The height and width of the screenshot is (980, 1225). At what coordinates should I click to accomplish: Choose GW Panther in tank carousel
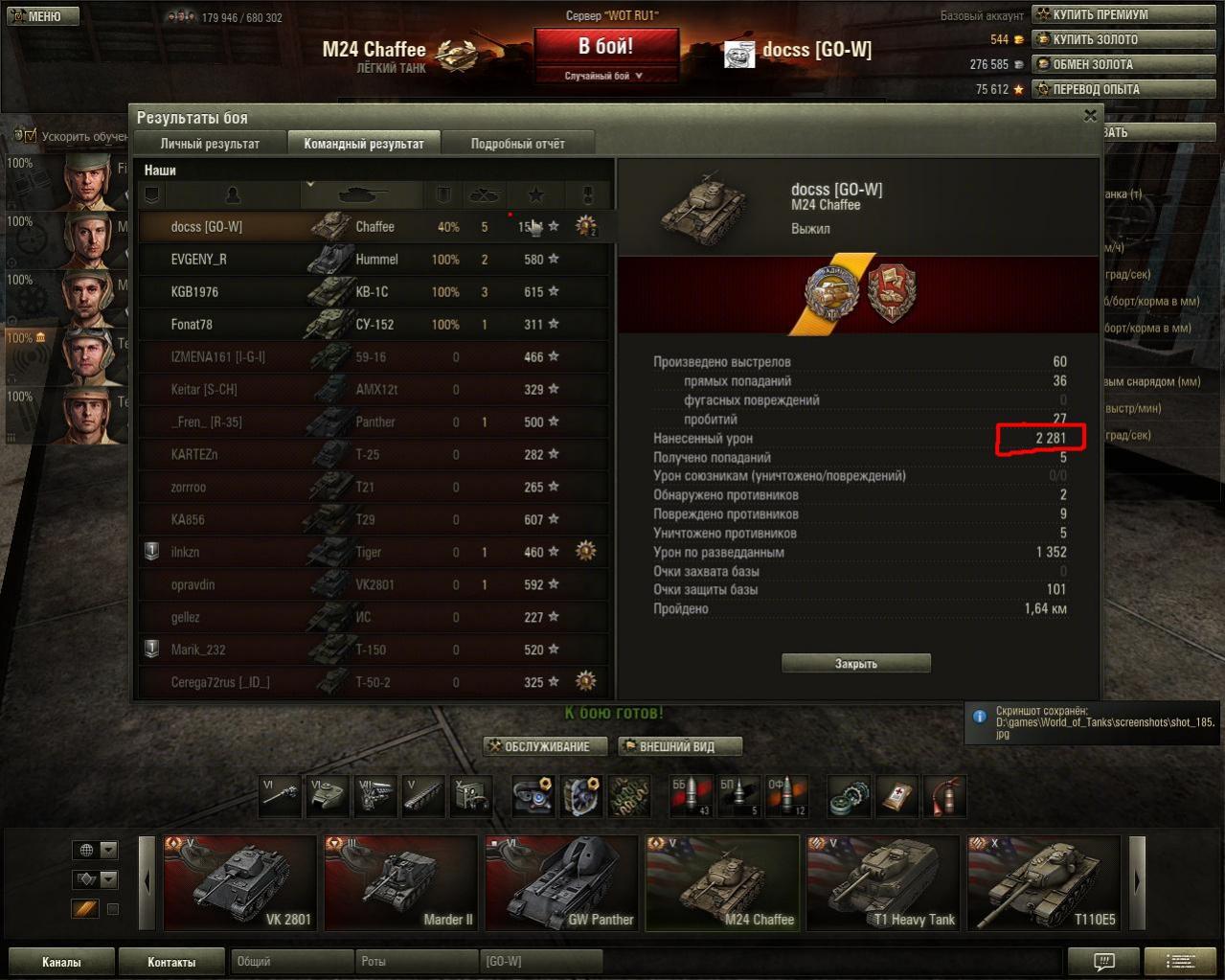click(x=560, y=883)
